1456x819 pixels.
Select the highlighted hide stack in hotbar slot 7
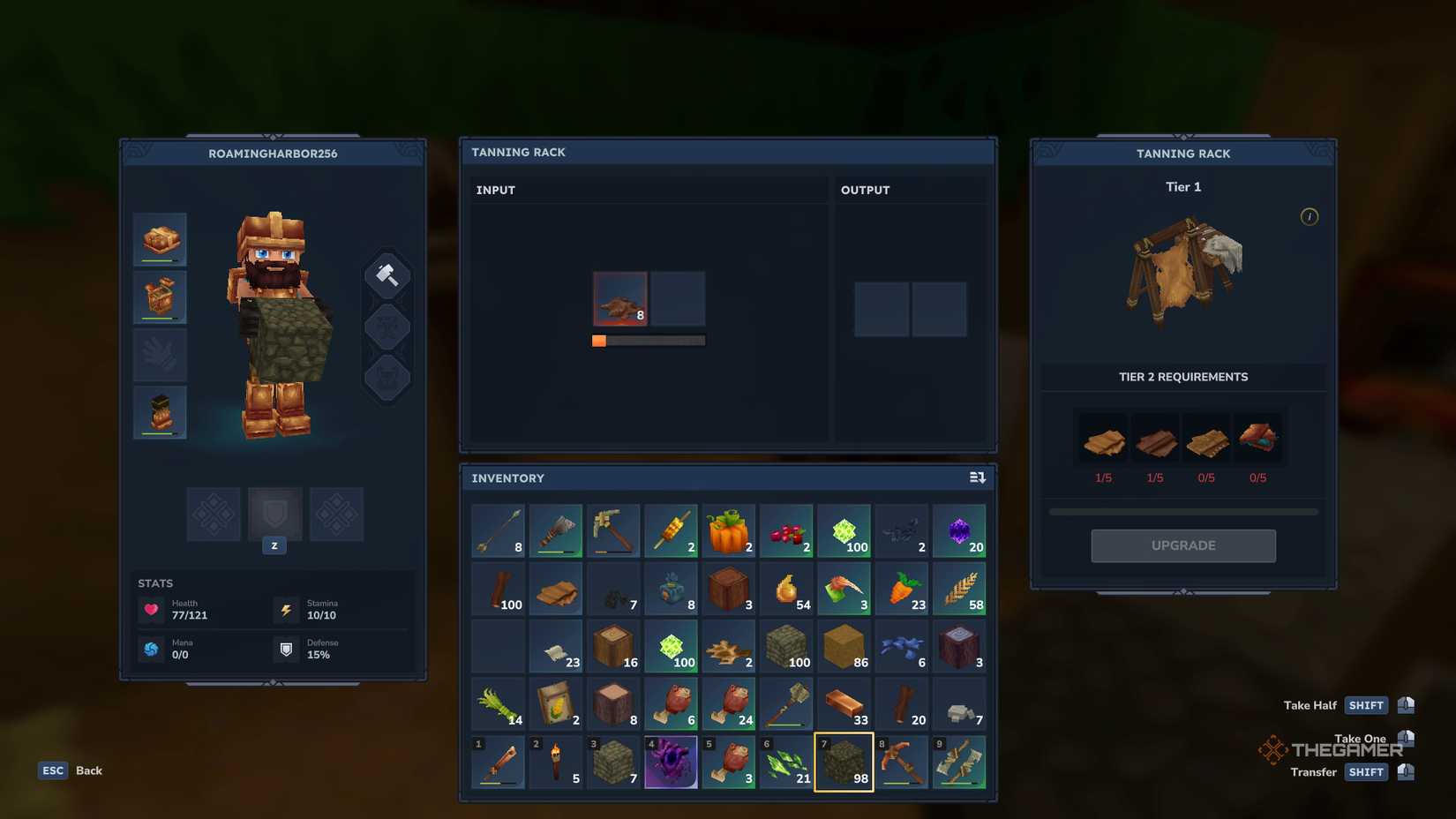[x=844, y=761]
